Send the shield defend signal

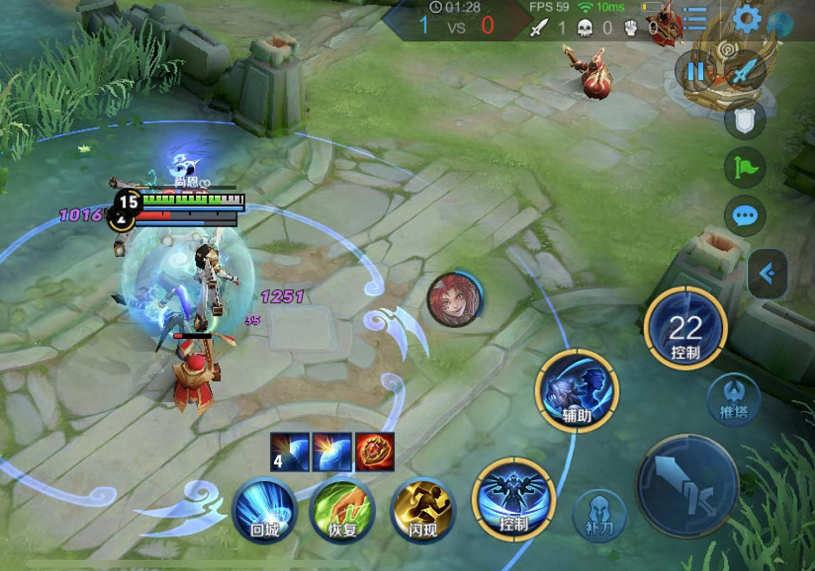tap(744, 119)
